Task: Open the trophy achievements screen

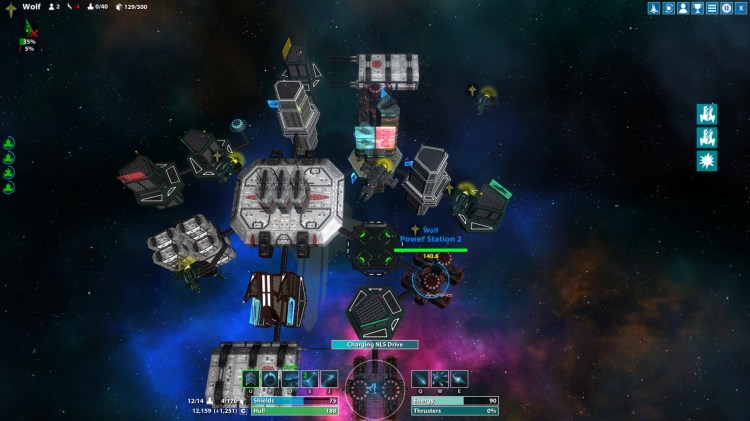Action: [698, 8]
